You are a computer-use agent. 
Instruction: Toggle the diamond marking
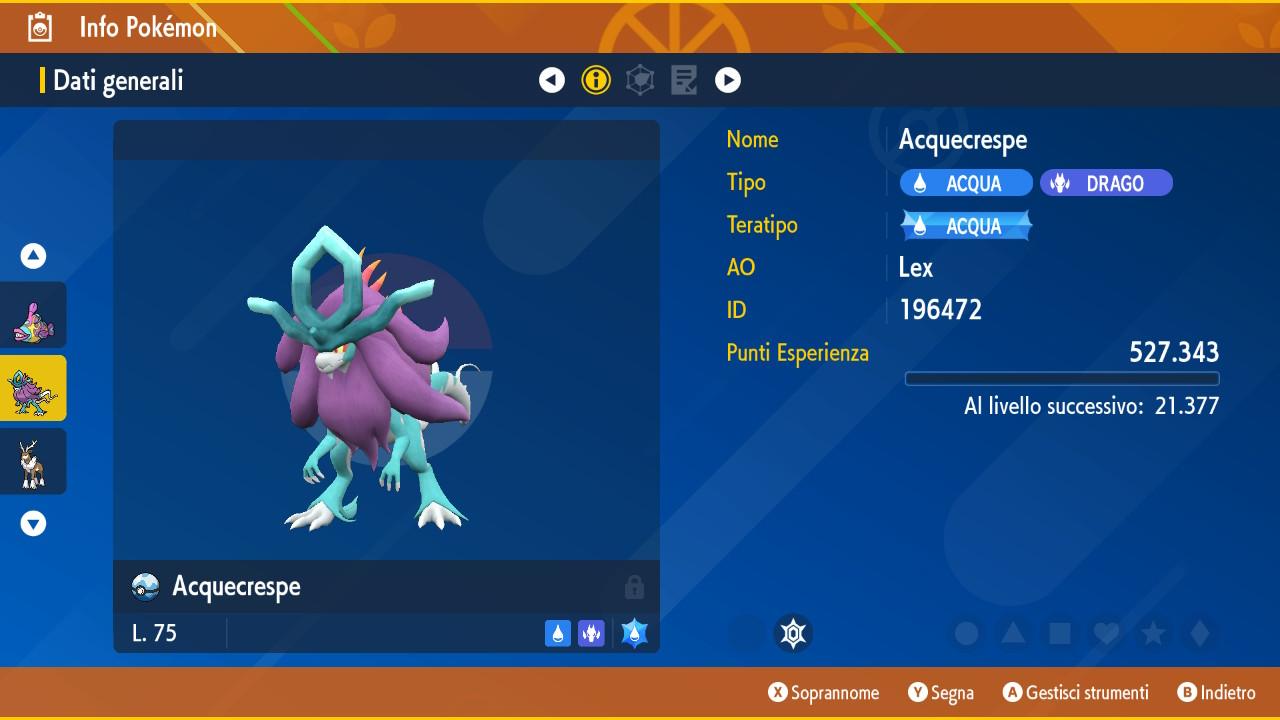click(1199, 633)
